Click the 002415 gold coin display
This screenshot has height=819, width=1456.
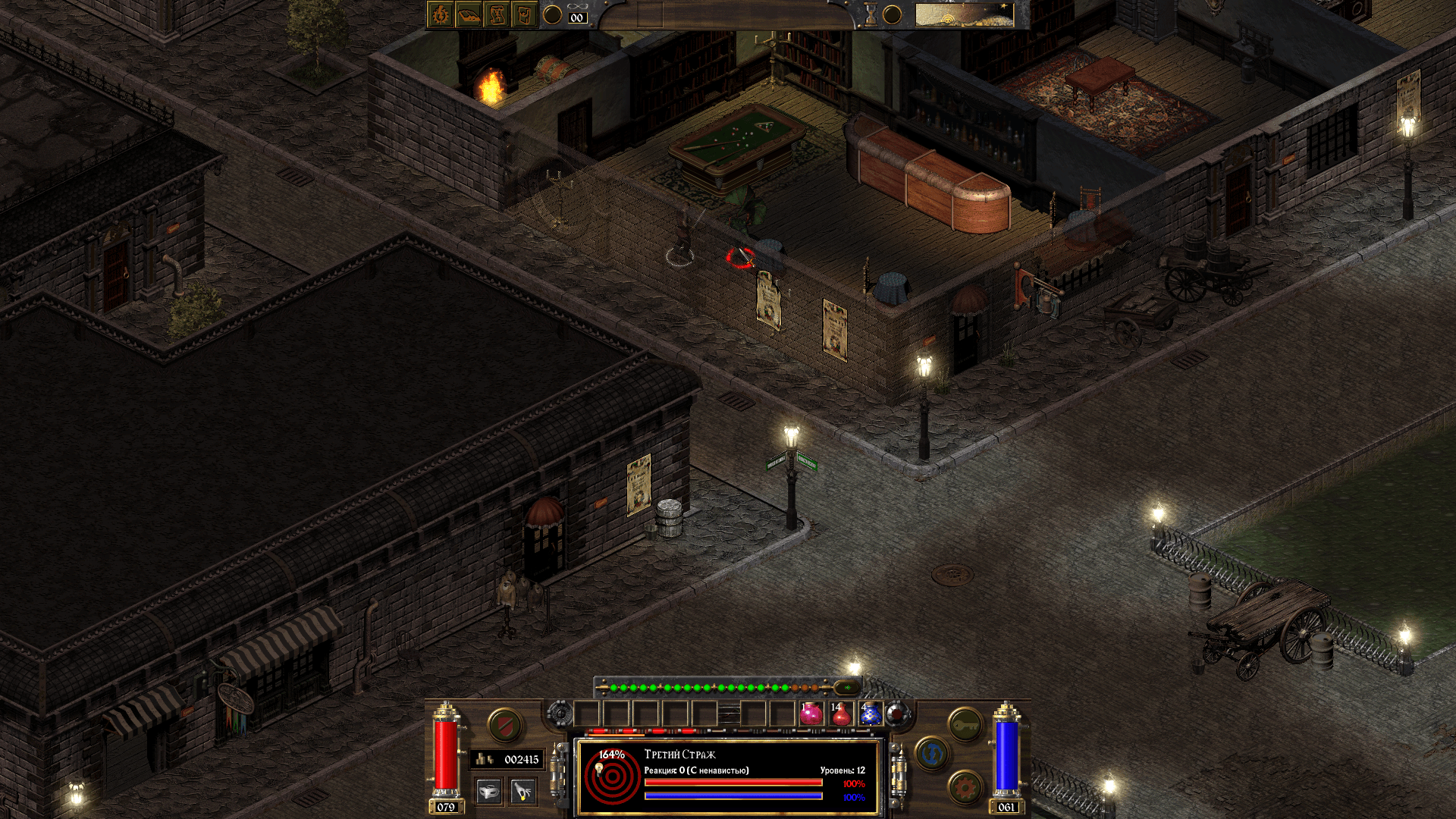(x=505, y=759)
